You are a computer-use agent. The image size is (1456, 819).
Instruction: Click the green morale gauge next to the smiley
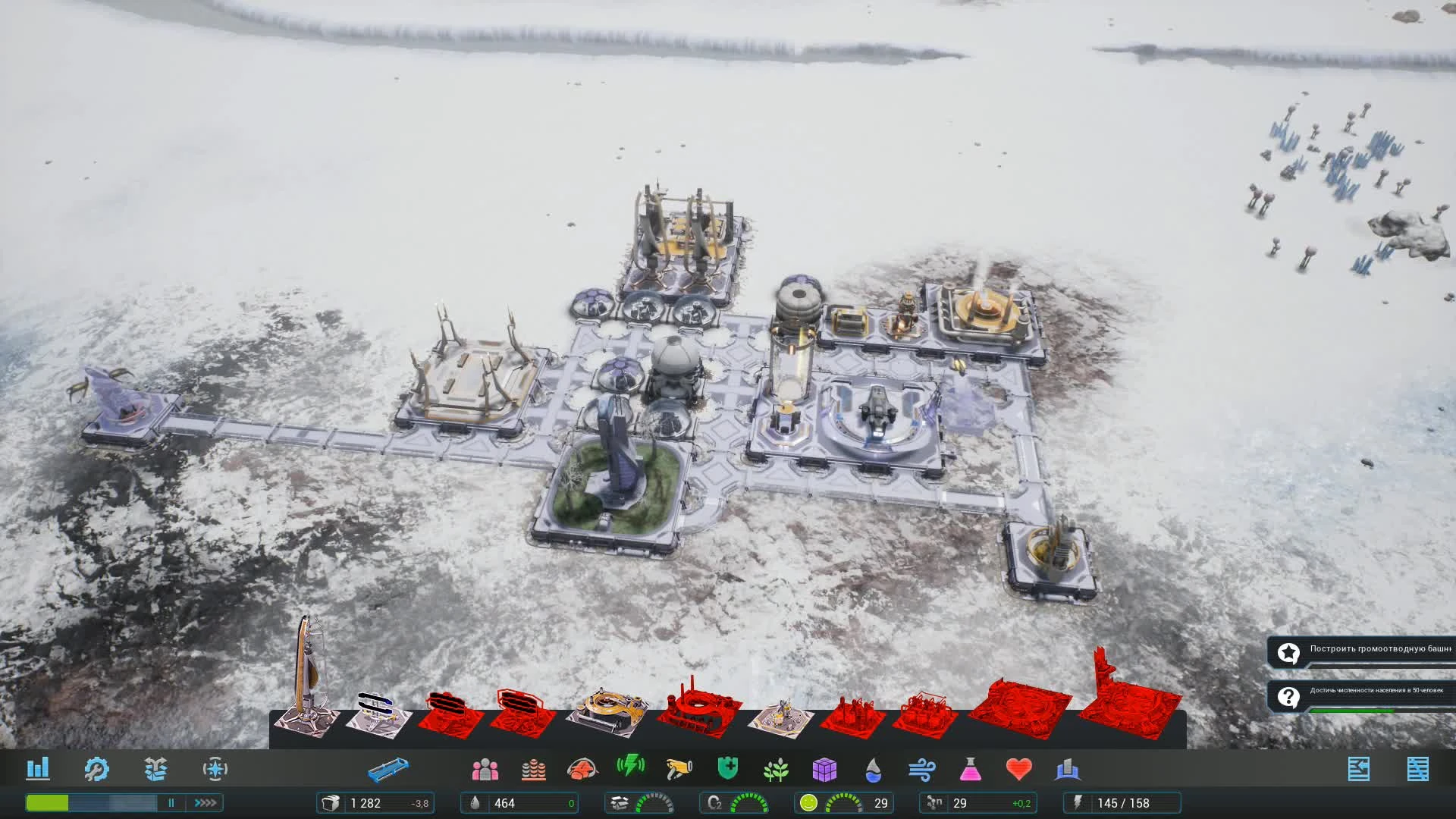[842, 802]
